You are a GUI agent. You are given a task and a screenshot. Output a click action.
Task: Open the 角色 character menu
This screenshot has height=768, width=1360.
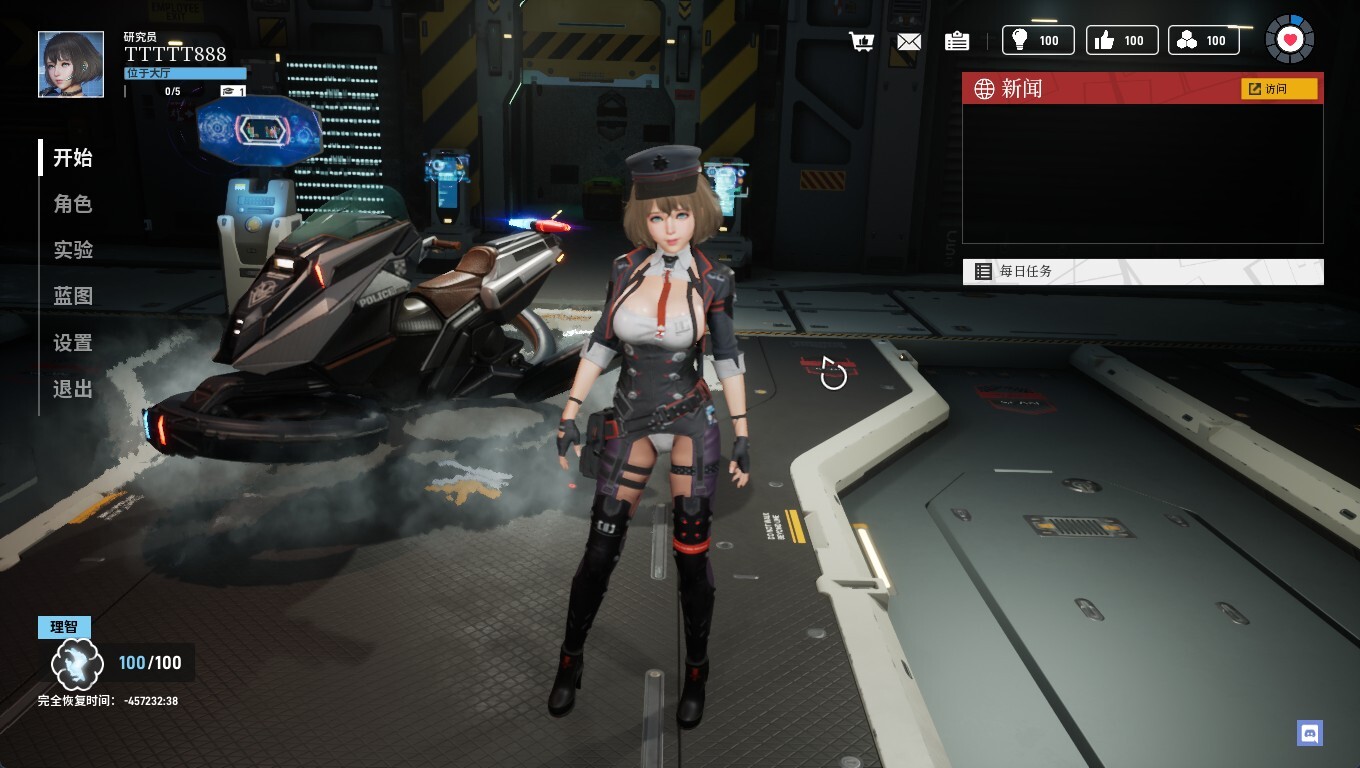pos(73,204)
